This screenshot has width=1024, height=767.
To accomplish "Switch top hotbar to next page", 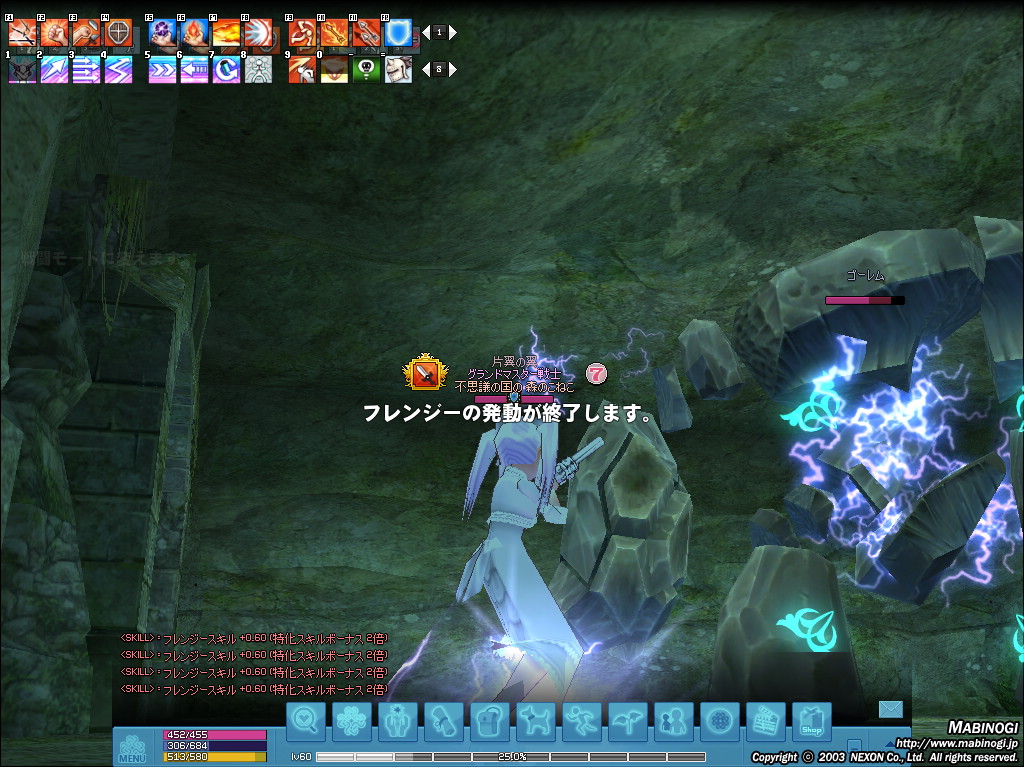I will (453, 32).
